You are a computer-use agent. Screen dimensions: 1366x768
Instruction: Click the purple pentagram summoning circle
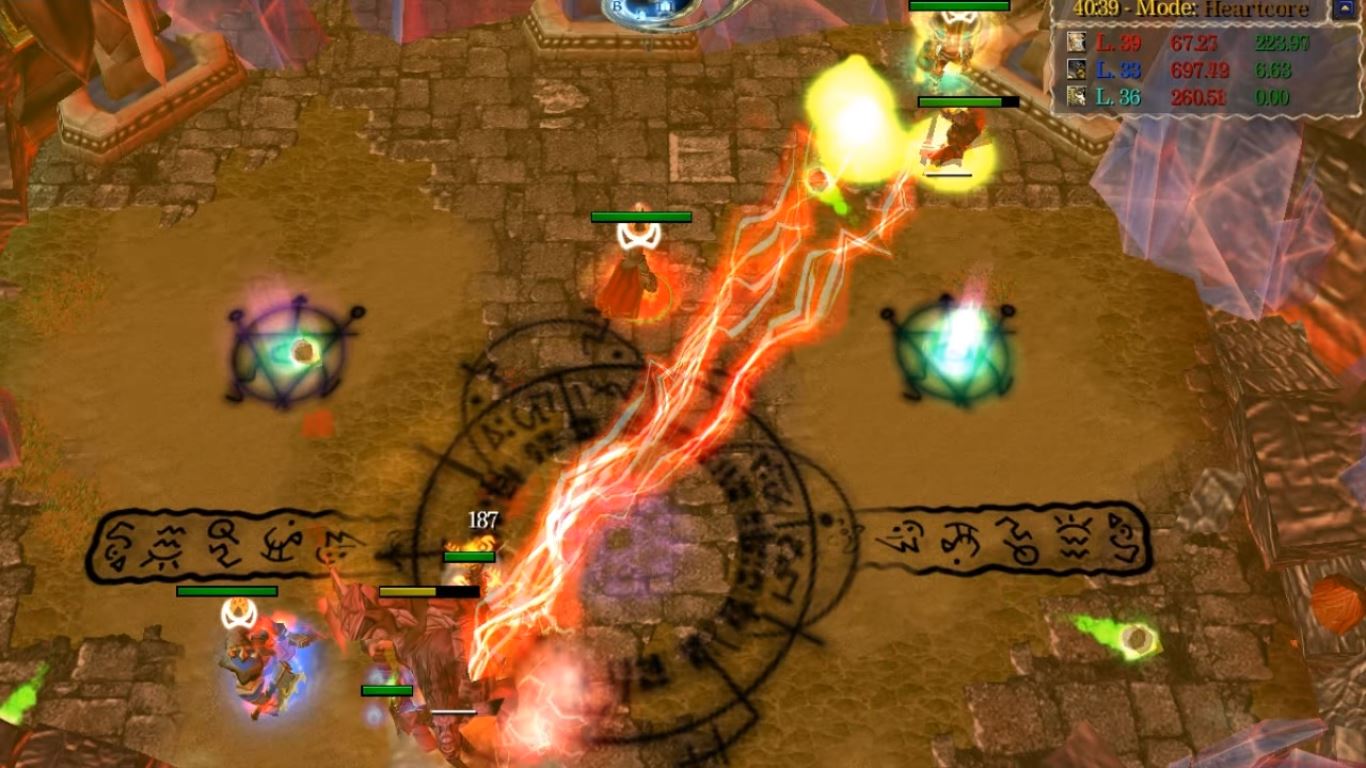pyautogui.click(x=290, y=355)
